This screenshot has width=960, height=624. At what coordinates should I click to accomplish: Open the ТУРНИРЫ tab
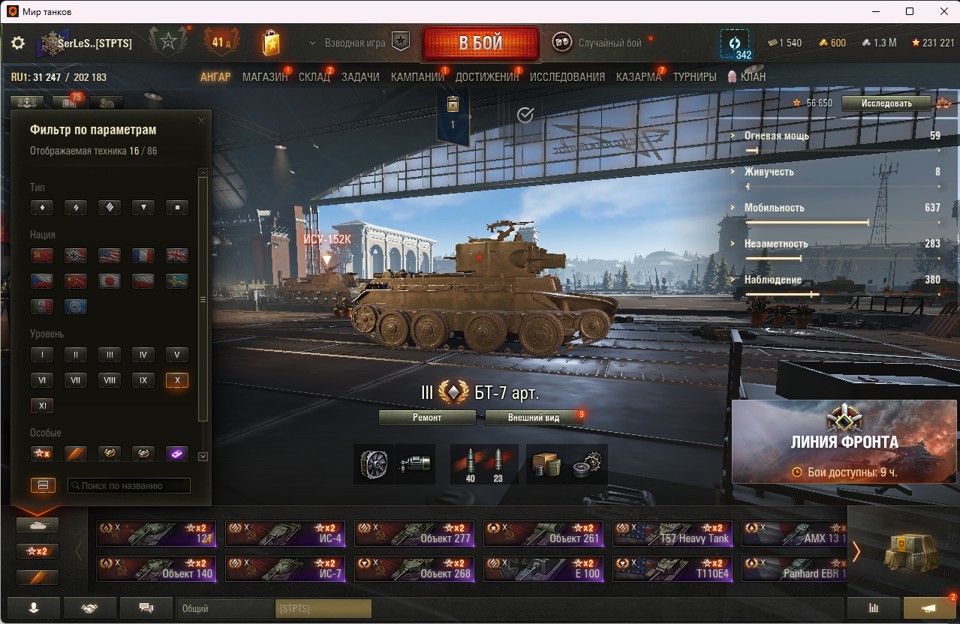[694, 77]
